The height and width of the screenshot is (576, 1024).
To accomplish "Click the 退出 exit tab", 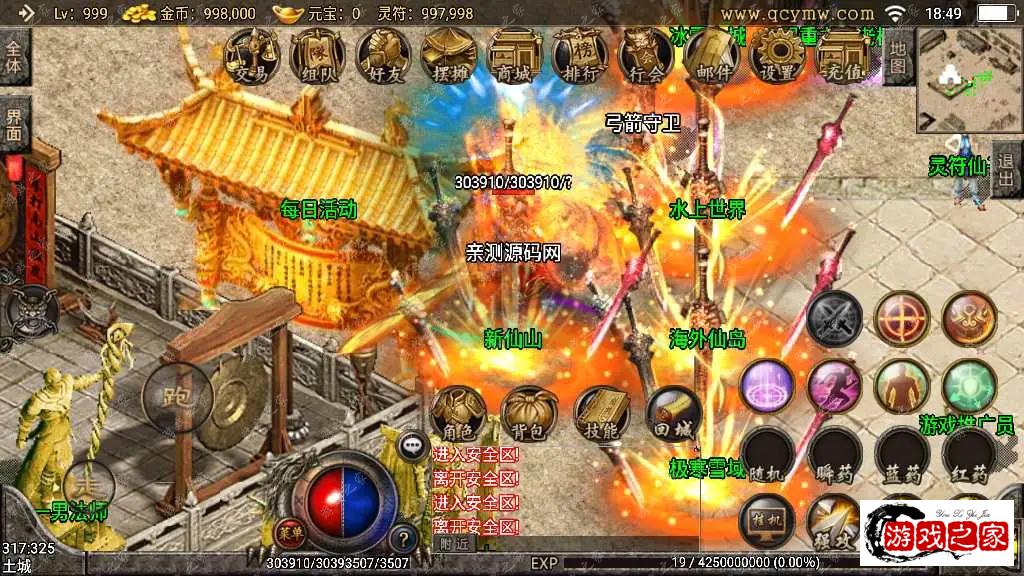I will click(x=1006, y=170).
